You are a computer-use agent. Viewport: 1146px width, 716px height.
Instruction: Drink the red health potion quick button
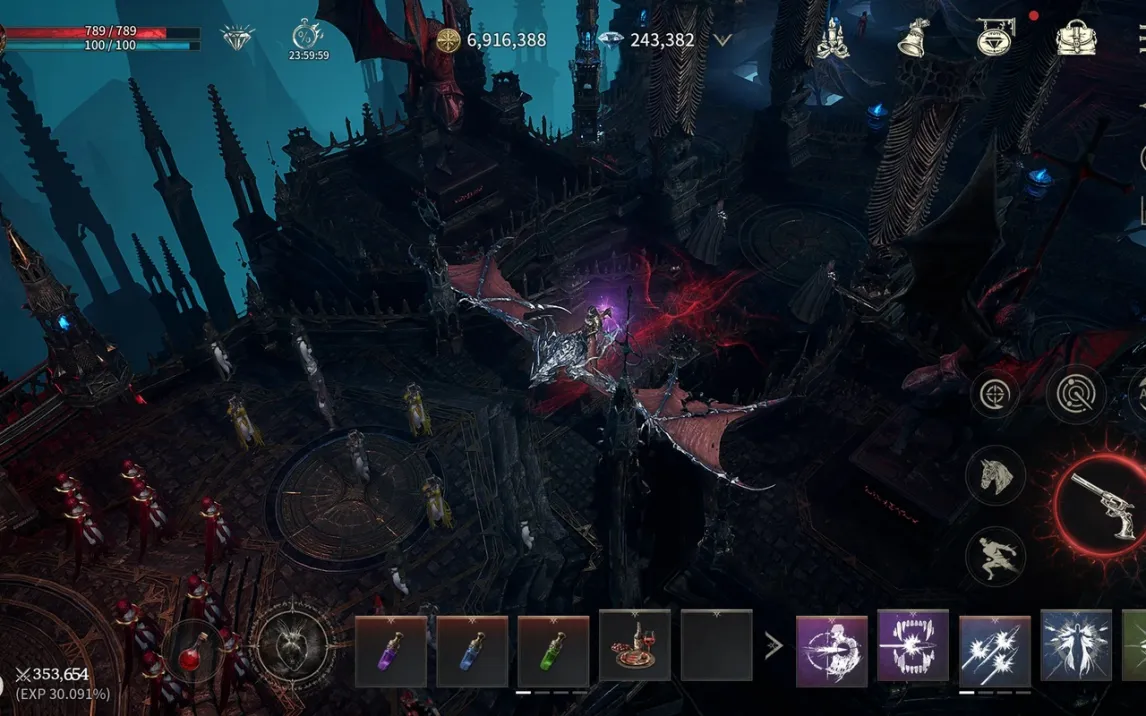pyautogui.click(x=190, y=657)
